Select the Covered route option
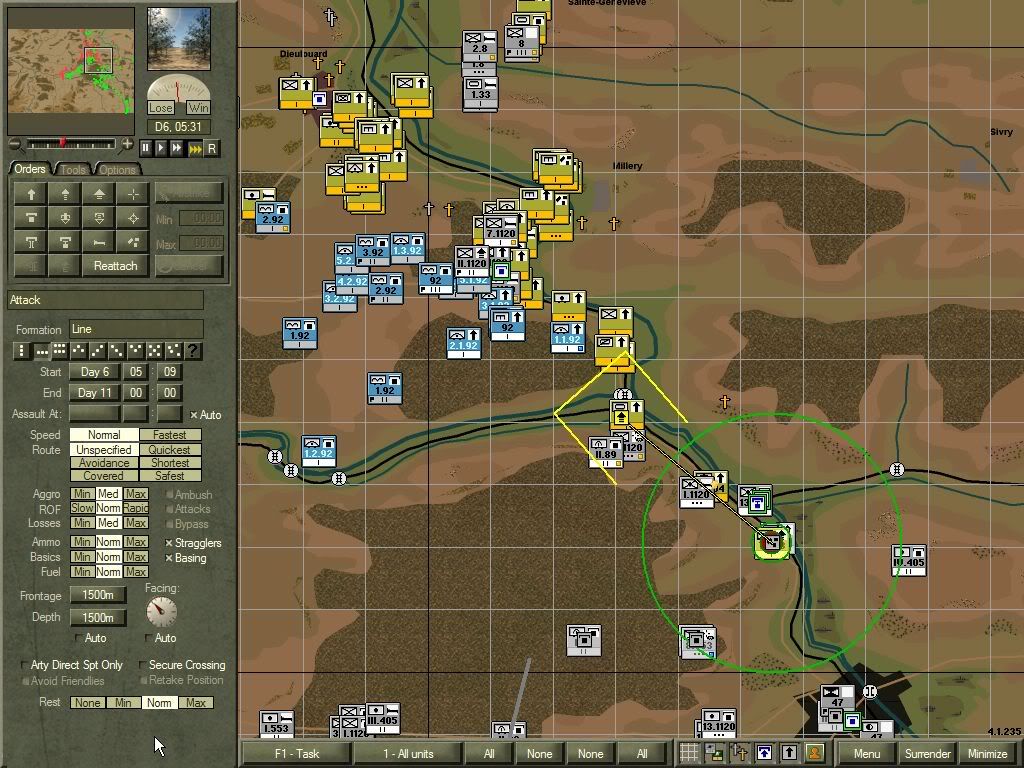The image size is (1024, 768). coord(104,476)
